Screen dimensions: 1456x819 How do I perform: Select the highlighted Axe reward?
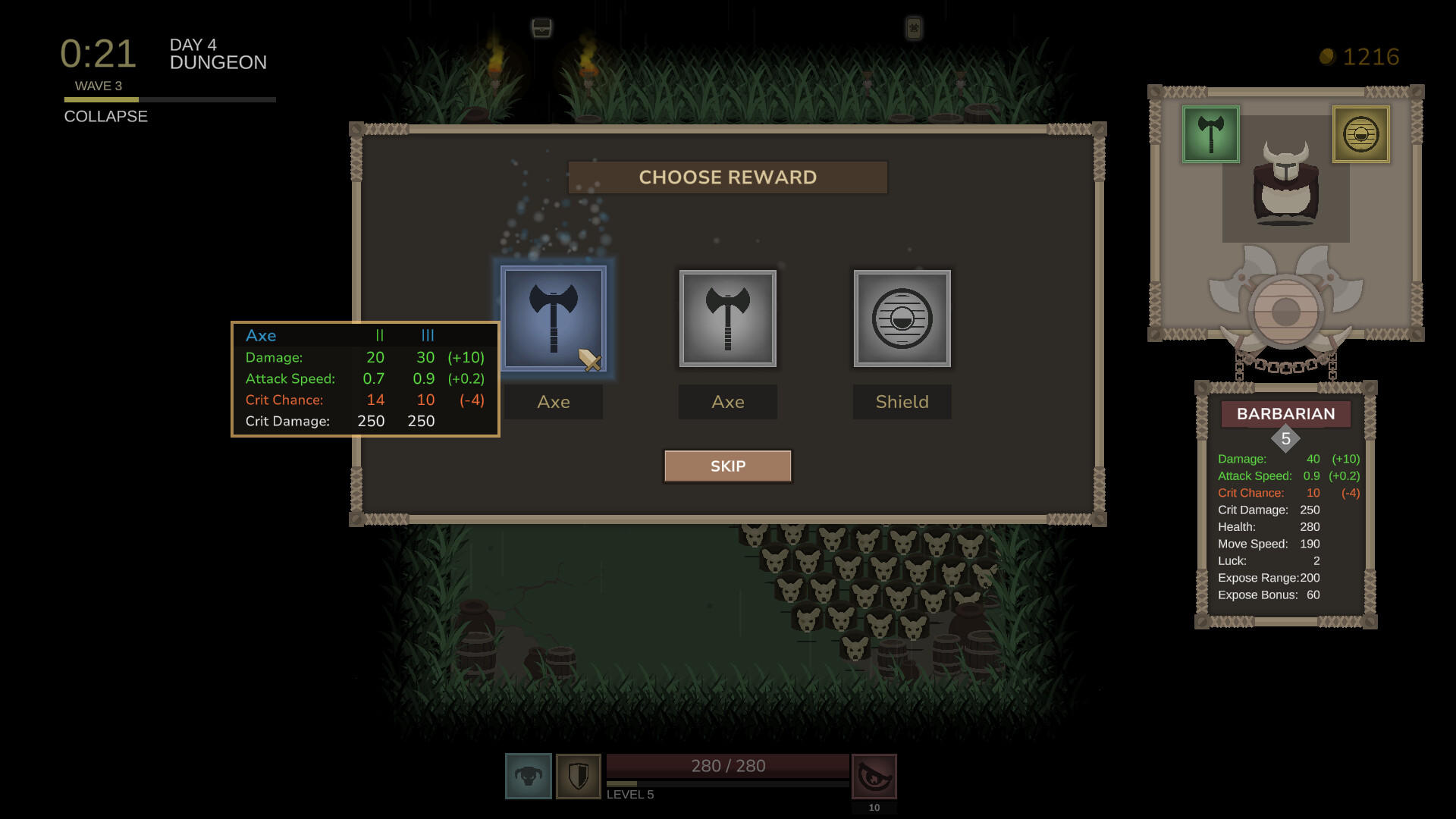coord(554,318)
